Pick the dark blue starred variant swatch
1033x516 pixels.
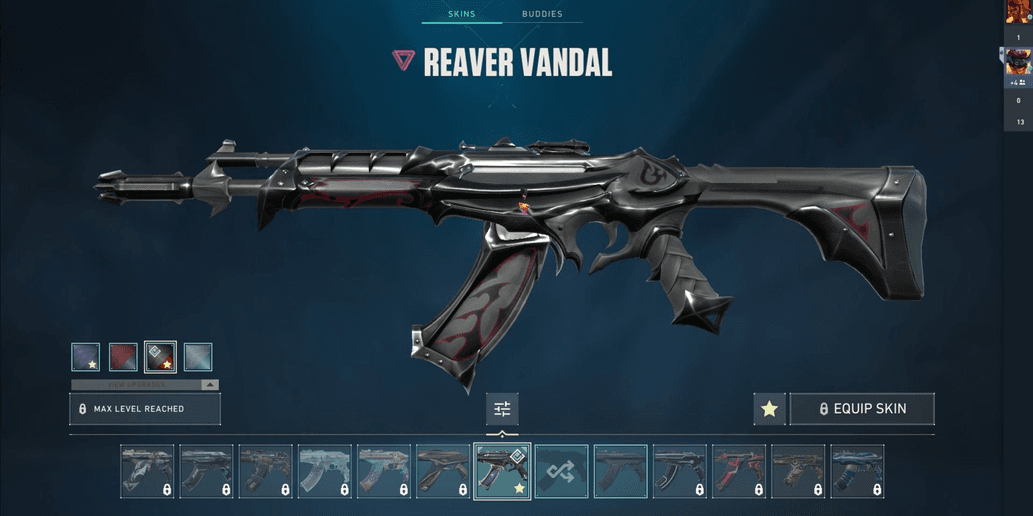[x=86, y=357]
